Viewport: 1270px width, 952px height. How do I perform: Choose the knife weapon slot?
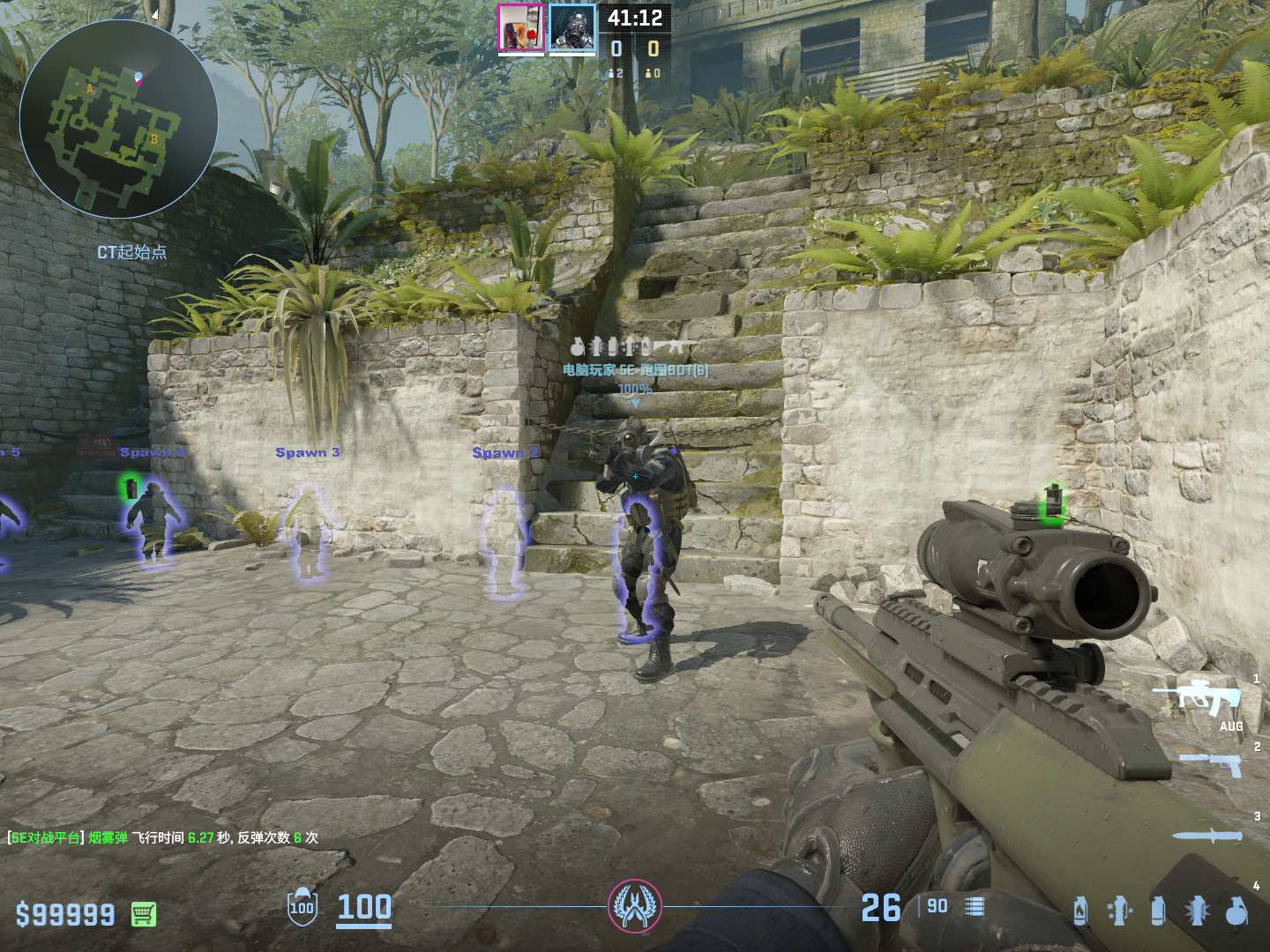1208,836
